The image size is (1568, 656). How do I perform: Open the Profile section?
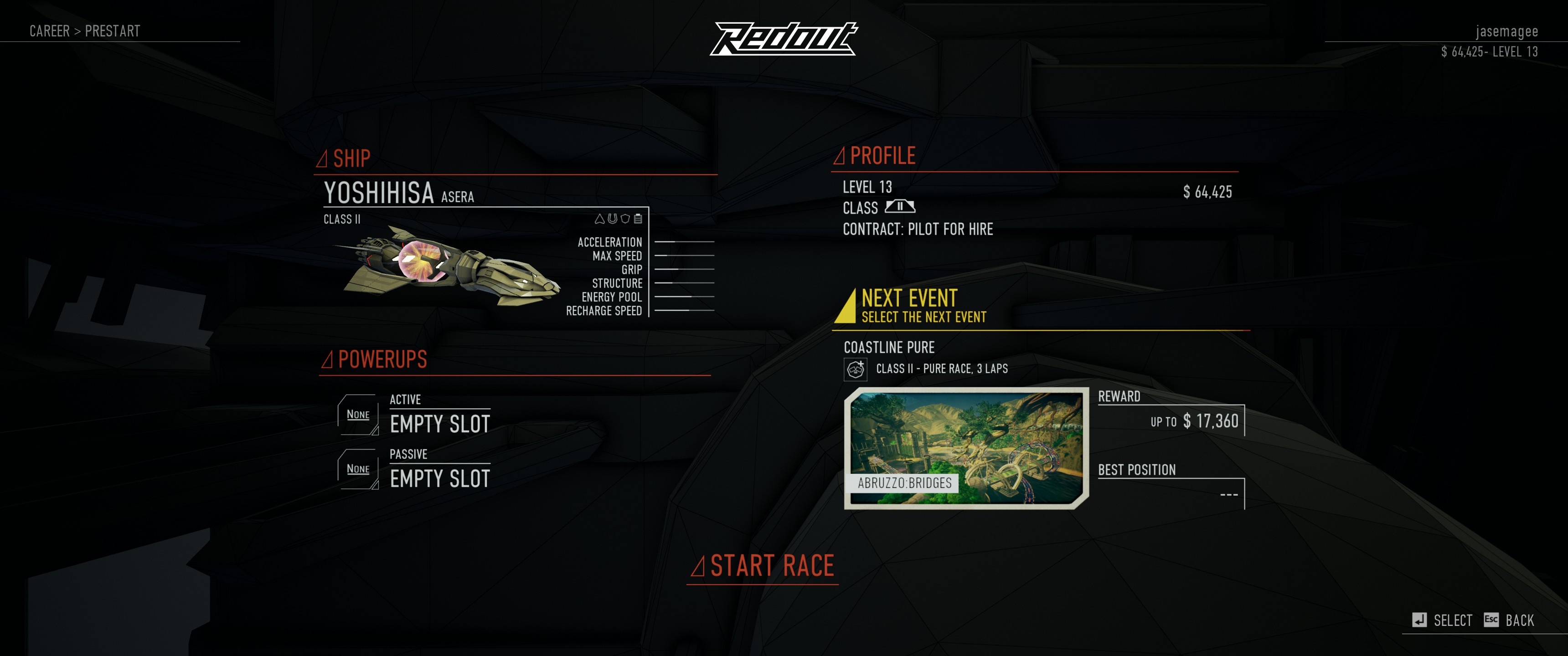[882, 156]
